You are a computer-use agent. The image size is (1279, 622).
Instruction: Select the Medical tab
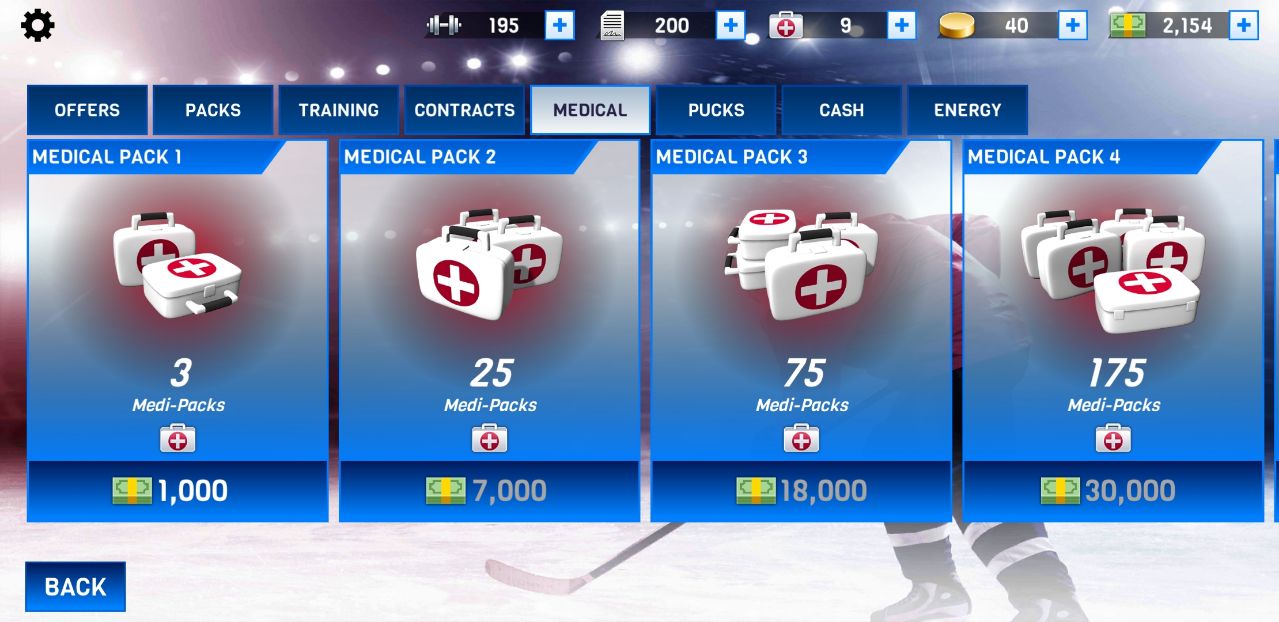(x=590, y=110)
